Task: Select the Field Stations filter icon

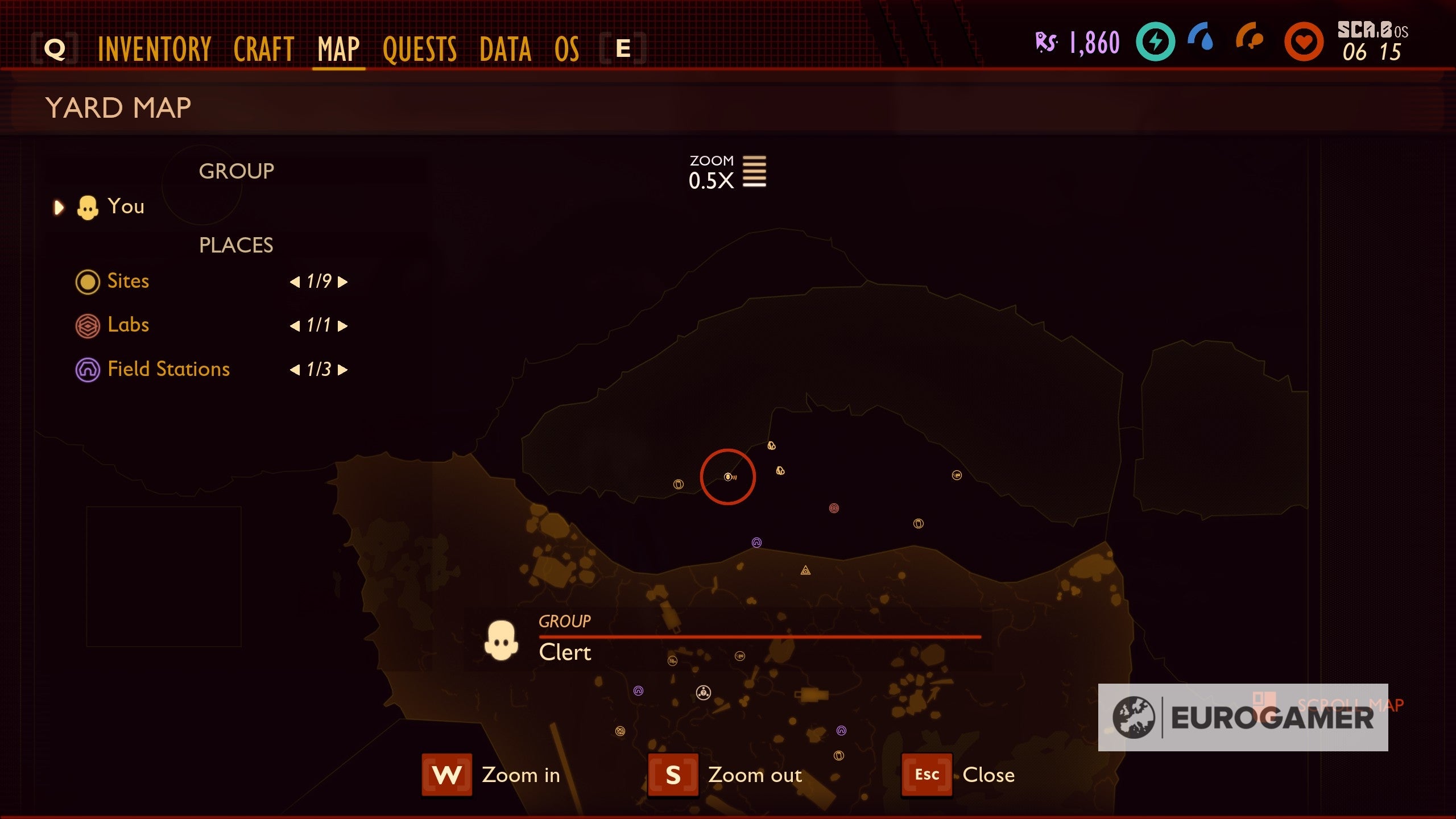Action: 88,370
